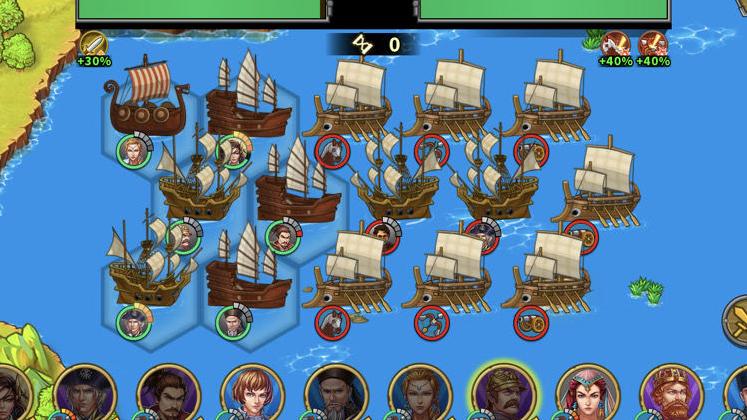
Task: Tap the sword +30% attack bonus icon
Action: click(93, 45)
